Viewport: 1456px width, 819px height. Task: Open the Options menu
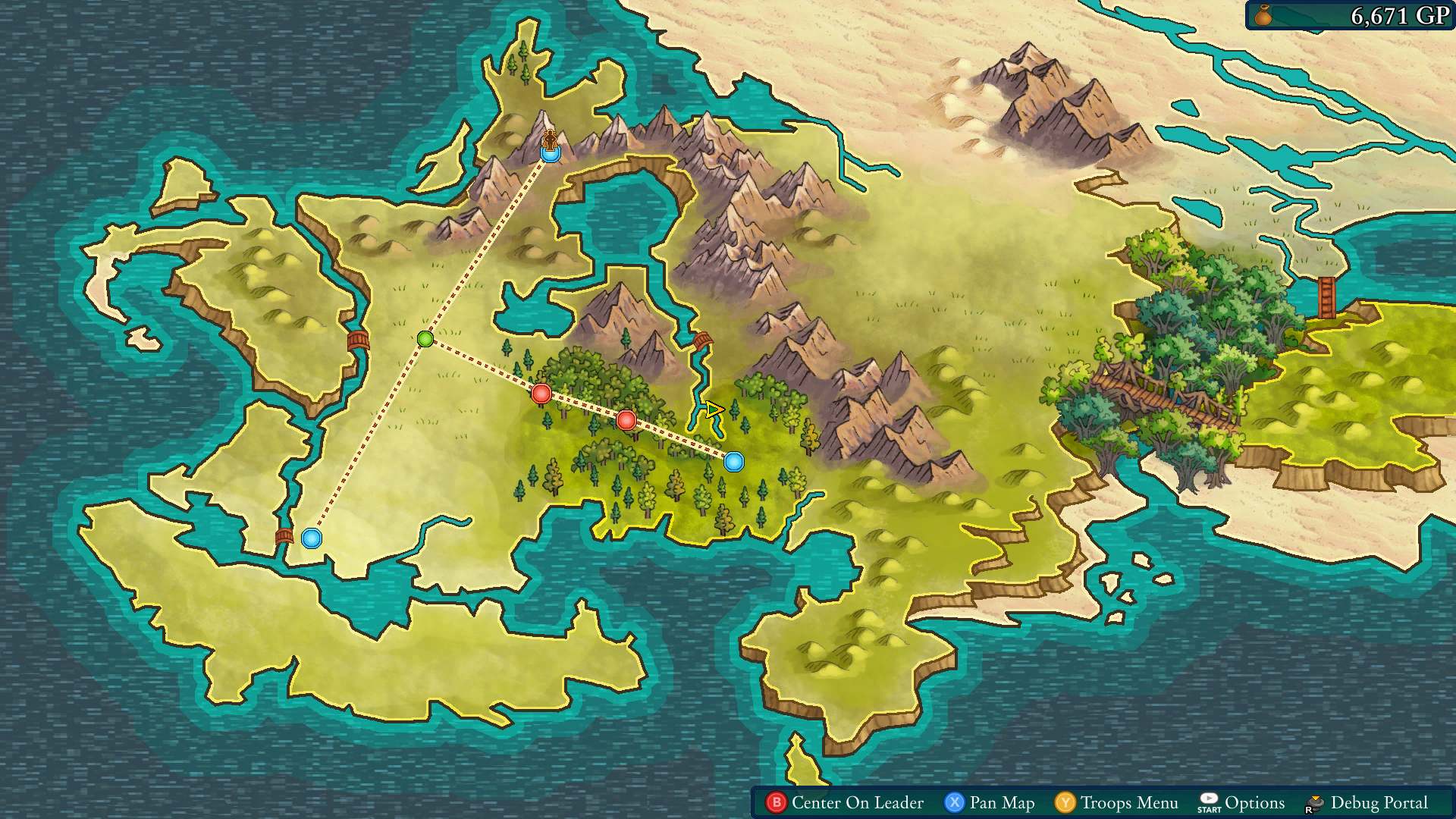pos(1256,802)
